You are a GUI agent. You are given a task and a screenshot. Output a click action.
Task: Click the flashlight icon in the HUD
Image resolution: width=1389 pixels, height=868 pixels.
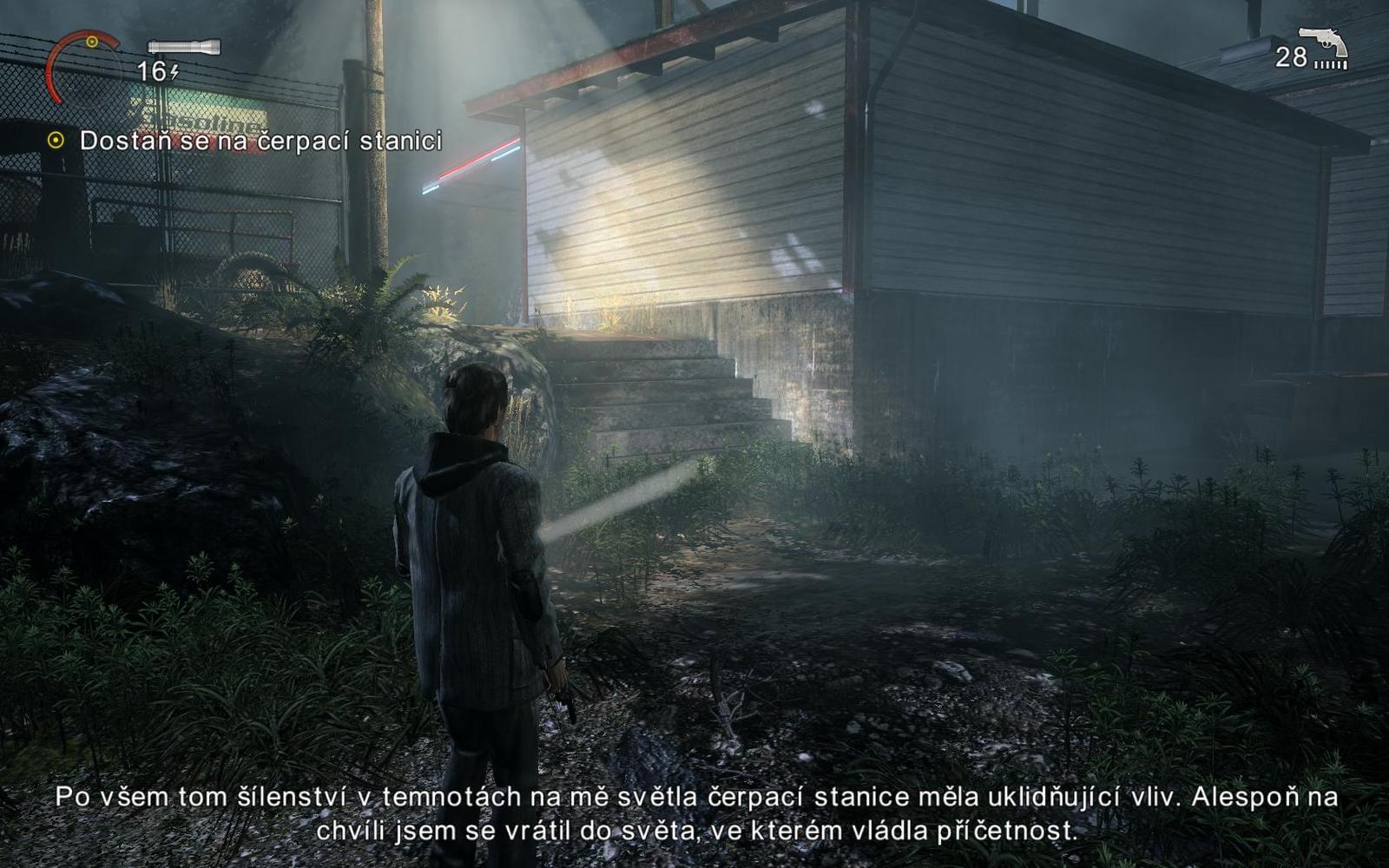184,46
